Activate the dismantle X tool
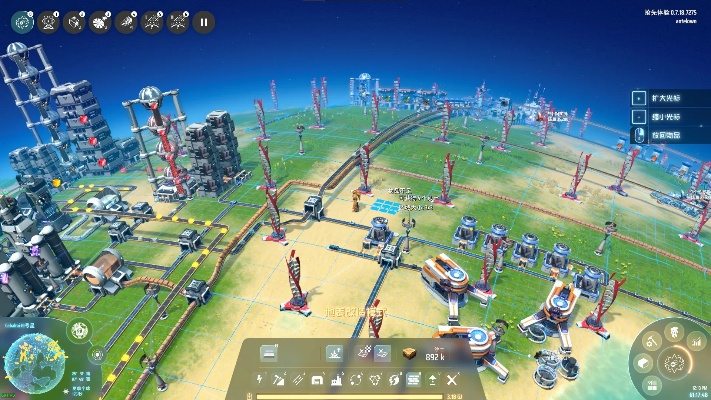Viewport: 711px width, 400px height. 452,380
